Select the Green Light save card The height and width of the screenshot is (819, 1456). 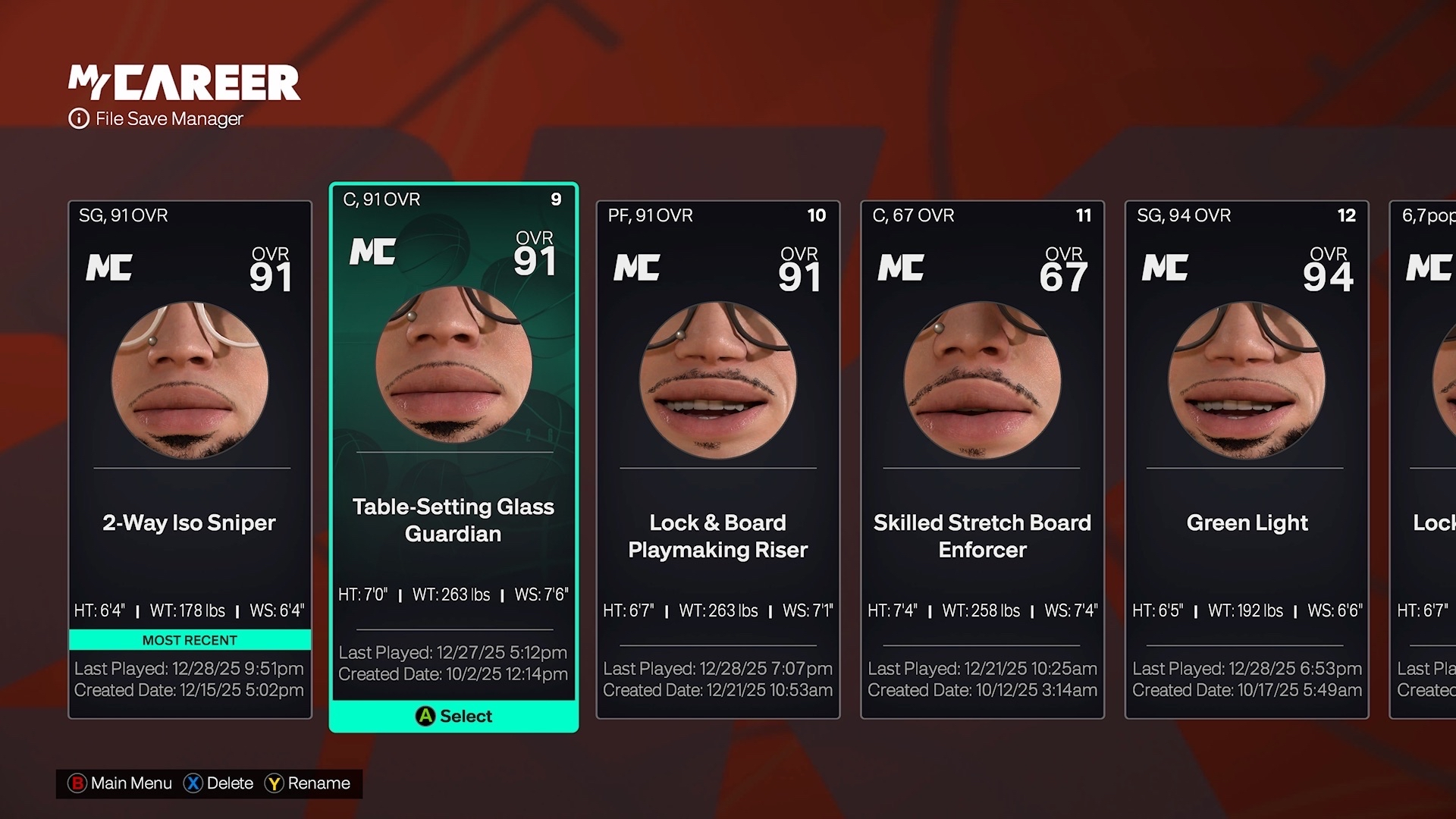pos(1247,455)
